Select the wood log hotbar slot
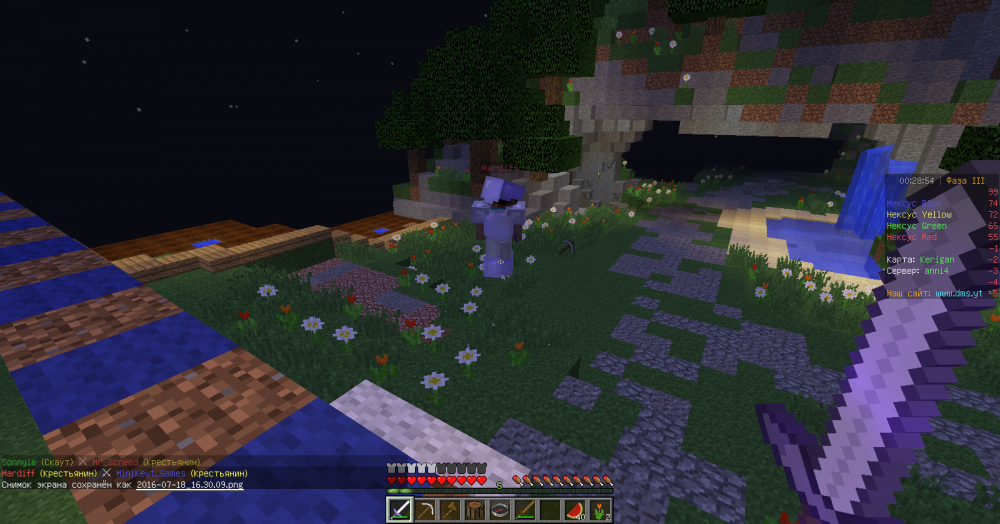Screen dimensions: 1000x524 coord(475,510)
